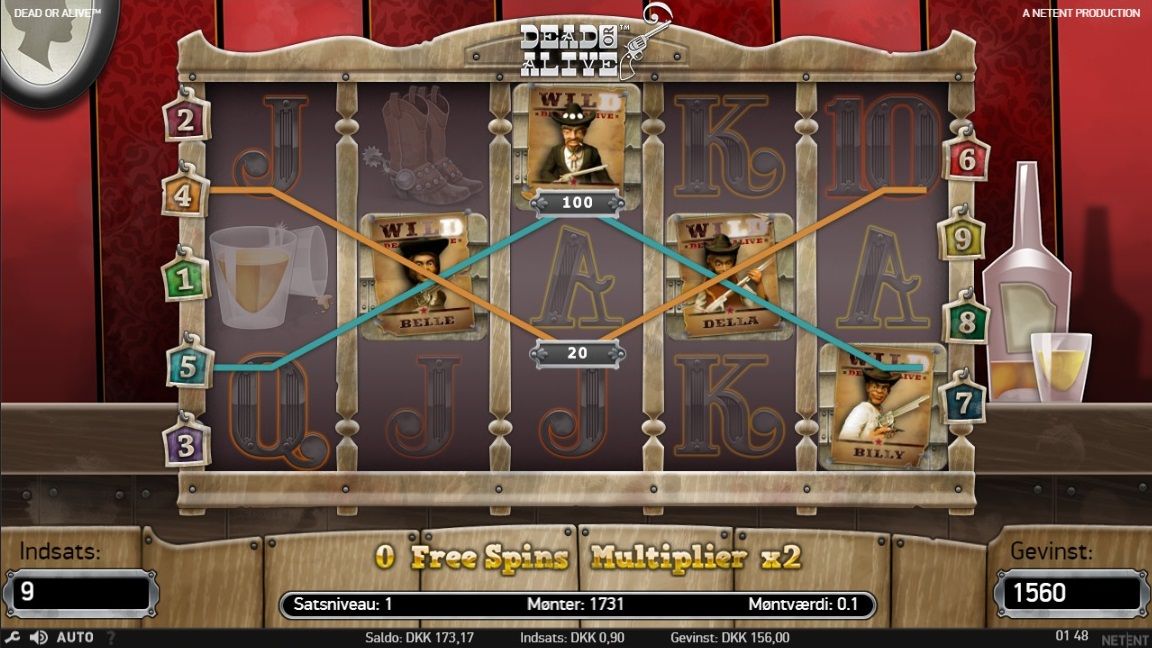Choose payline tag number 9
Viewport: 1152px width, 648px height.
pyautogui.click(x=961, y=239)
